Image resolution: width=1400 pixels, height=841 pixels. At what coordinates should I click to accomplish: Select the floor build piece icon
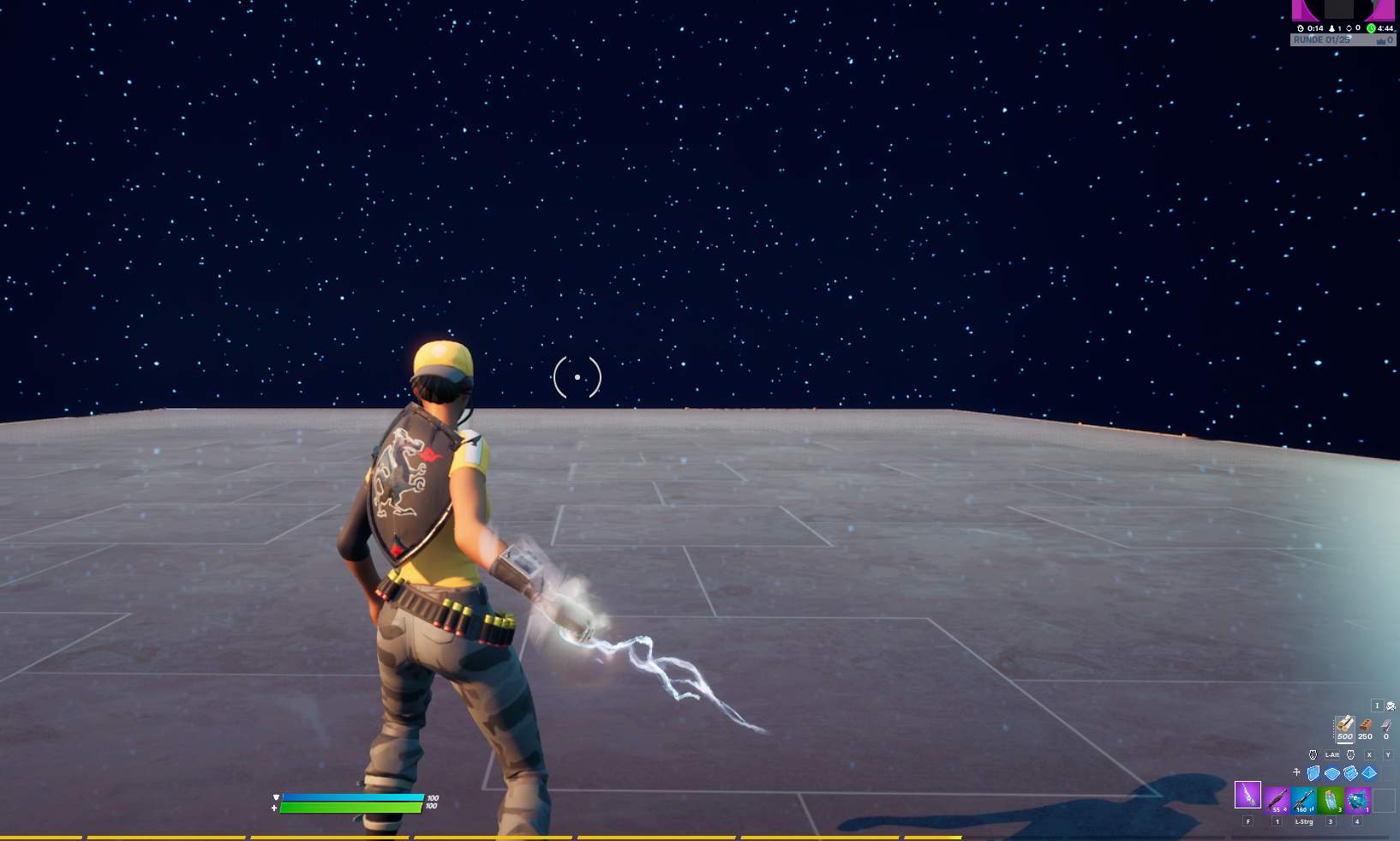1332,772
